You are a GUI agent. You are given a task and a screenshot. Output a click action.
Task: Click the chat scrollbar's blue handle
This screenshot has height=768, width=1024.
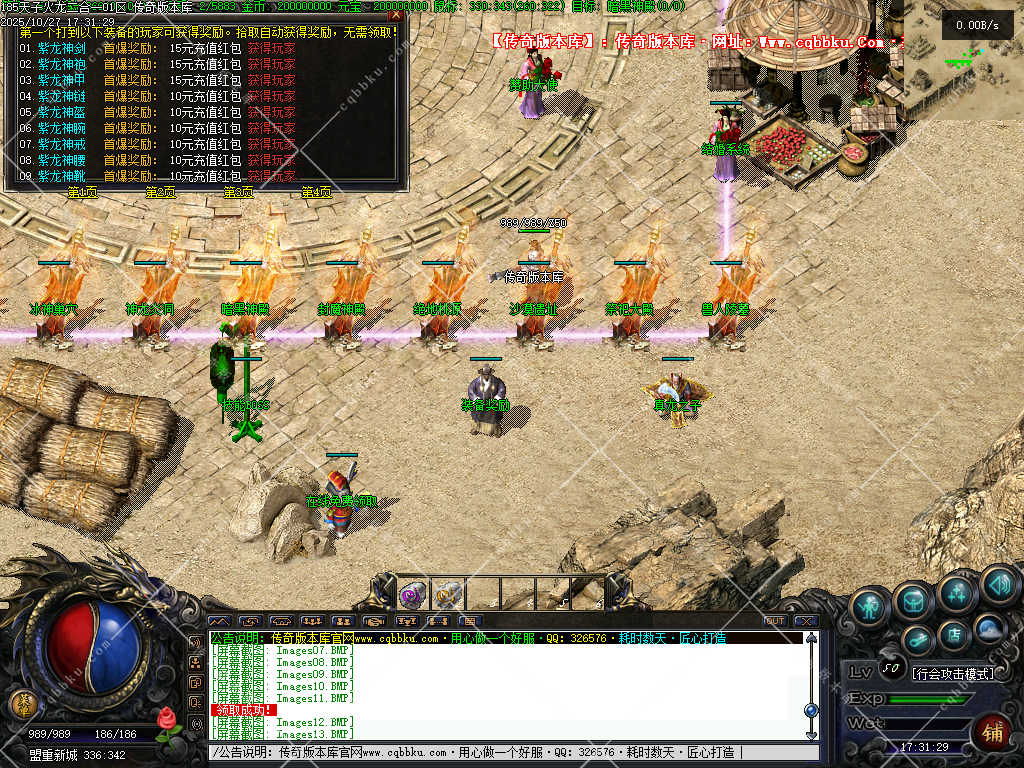pos(811,709)
